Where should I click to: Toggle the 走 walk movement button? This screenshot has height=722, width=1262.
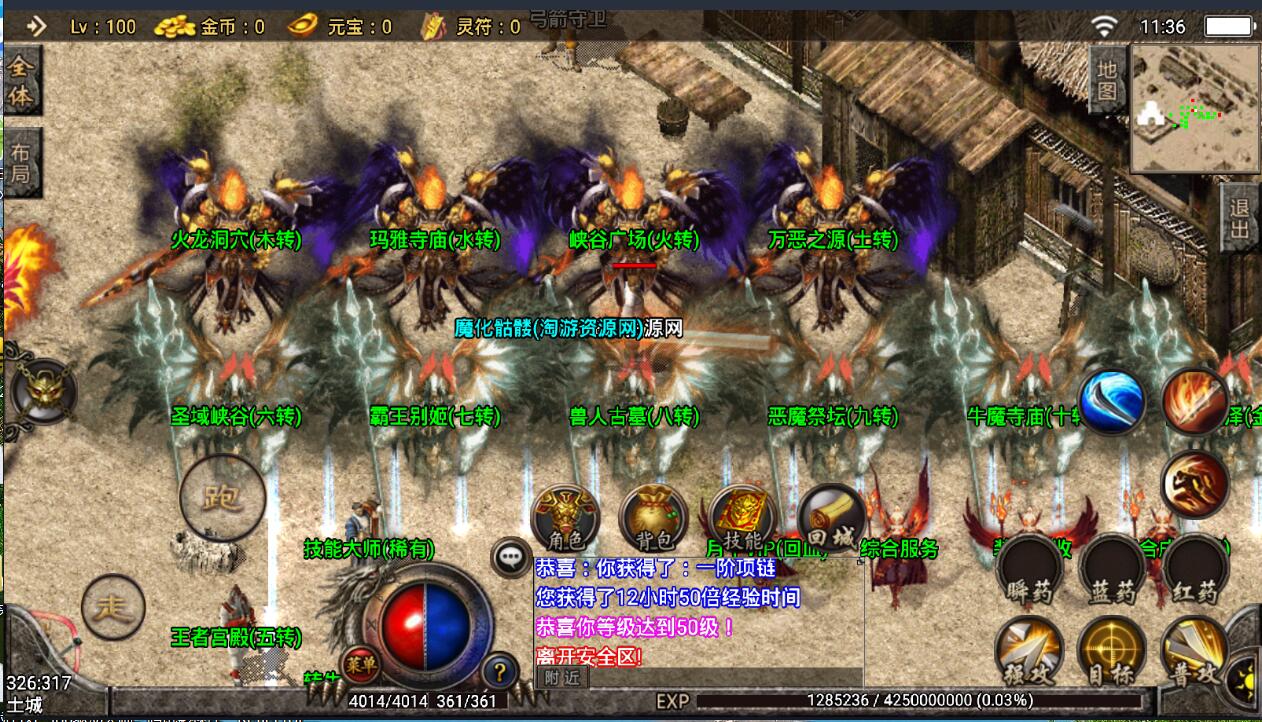[x=113, y=607]
